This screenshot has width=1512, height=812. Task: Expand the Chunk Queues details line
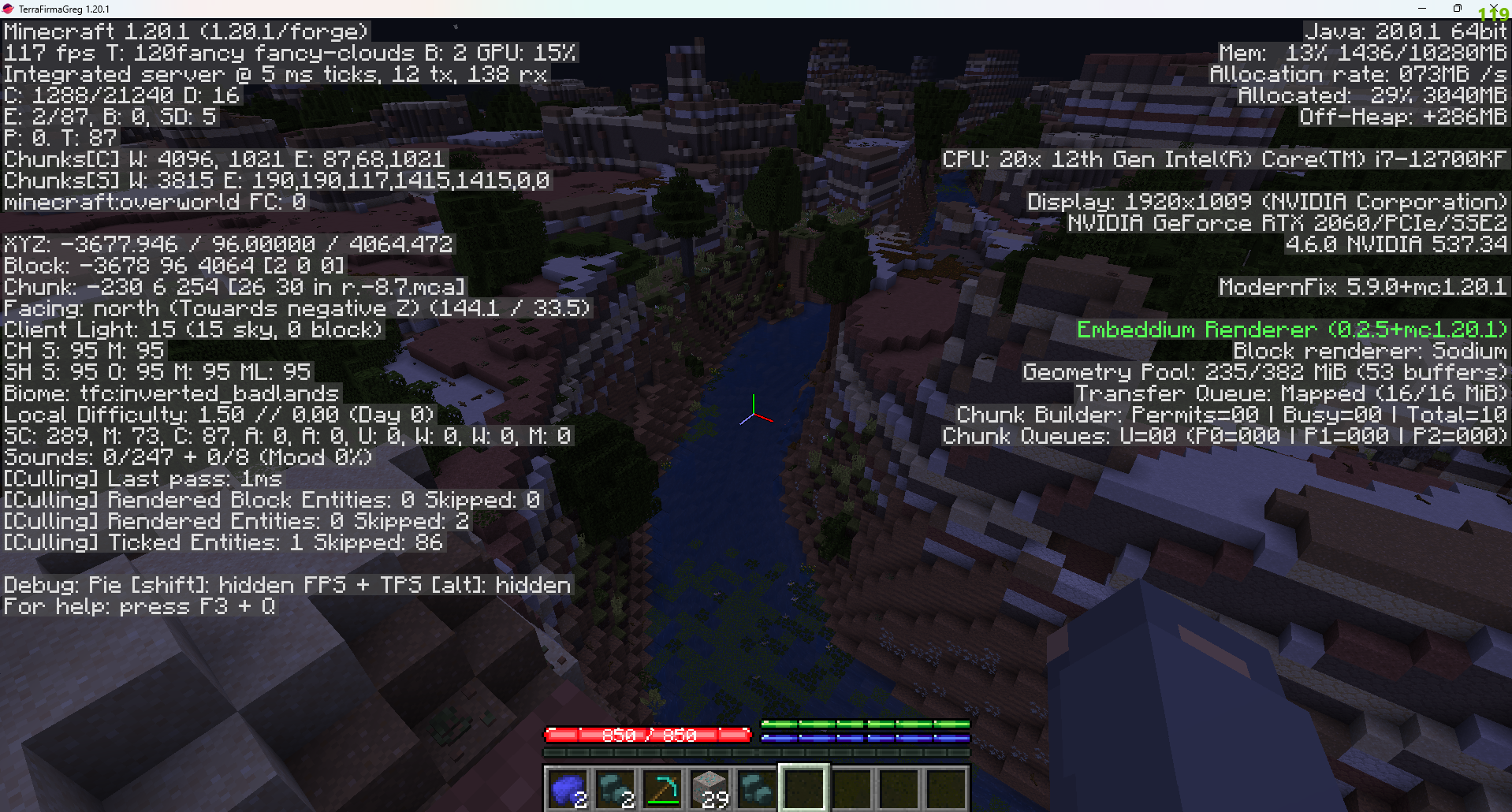(1224, 436)
